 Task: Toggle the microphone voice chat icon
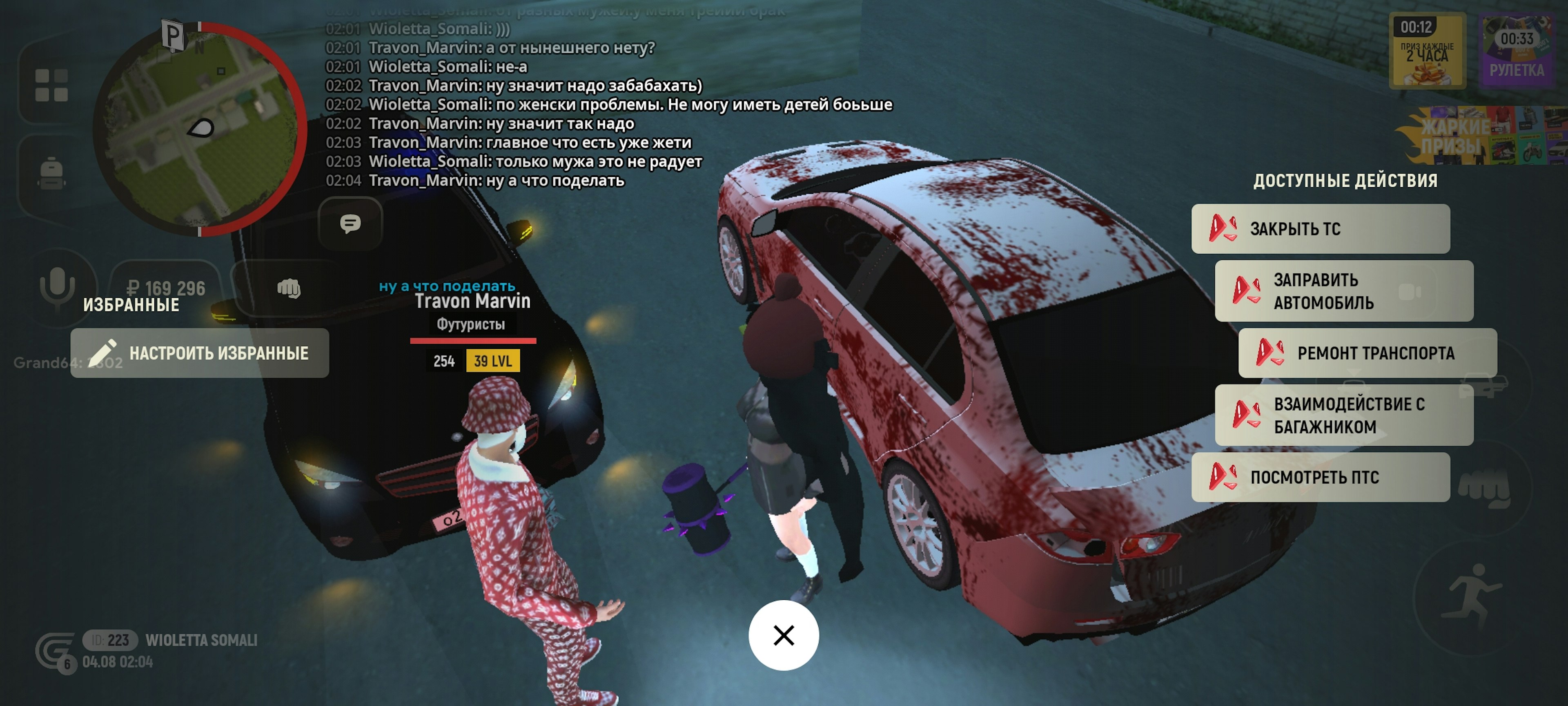(x=57, y=286)
